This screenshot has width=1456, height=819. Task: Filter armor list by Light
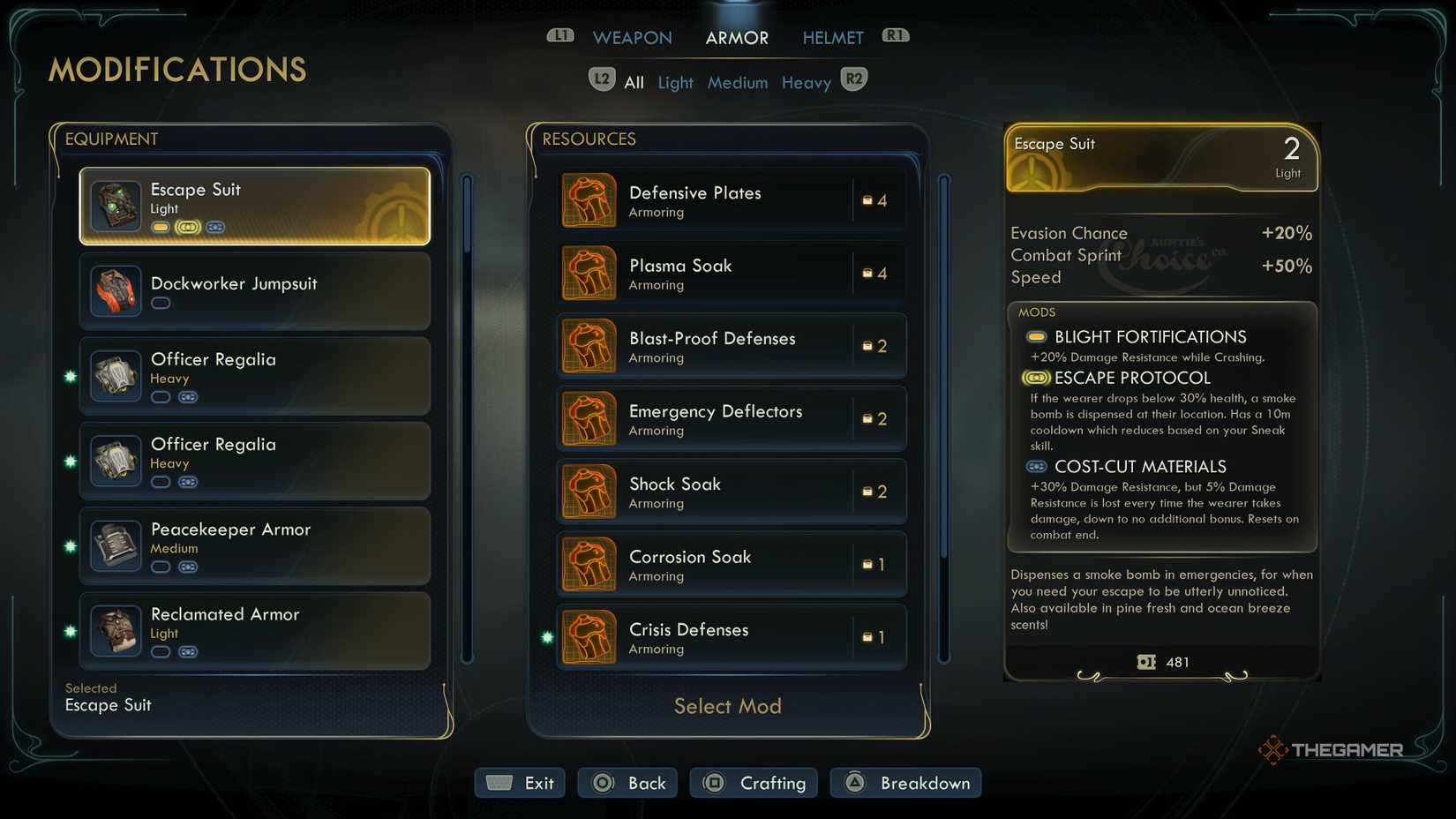[x=675, y=82]
